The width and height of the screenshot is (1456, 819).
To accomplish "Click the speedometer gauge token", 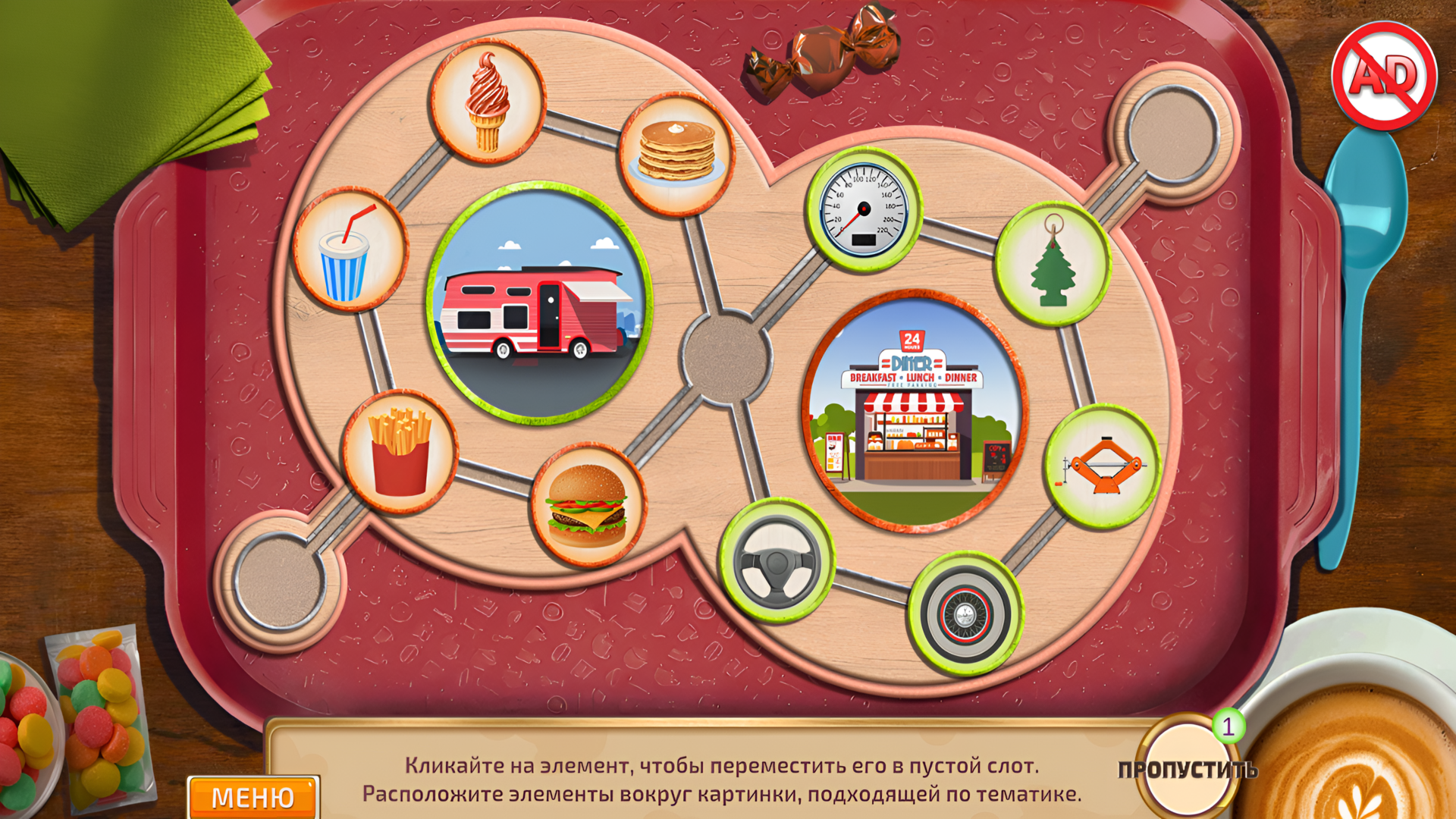I will tap(864, 207).
